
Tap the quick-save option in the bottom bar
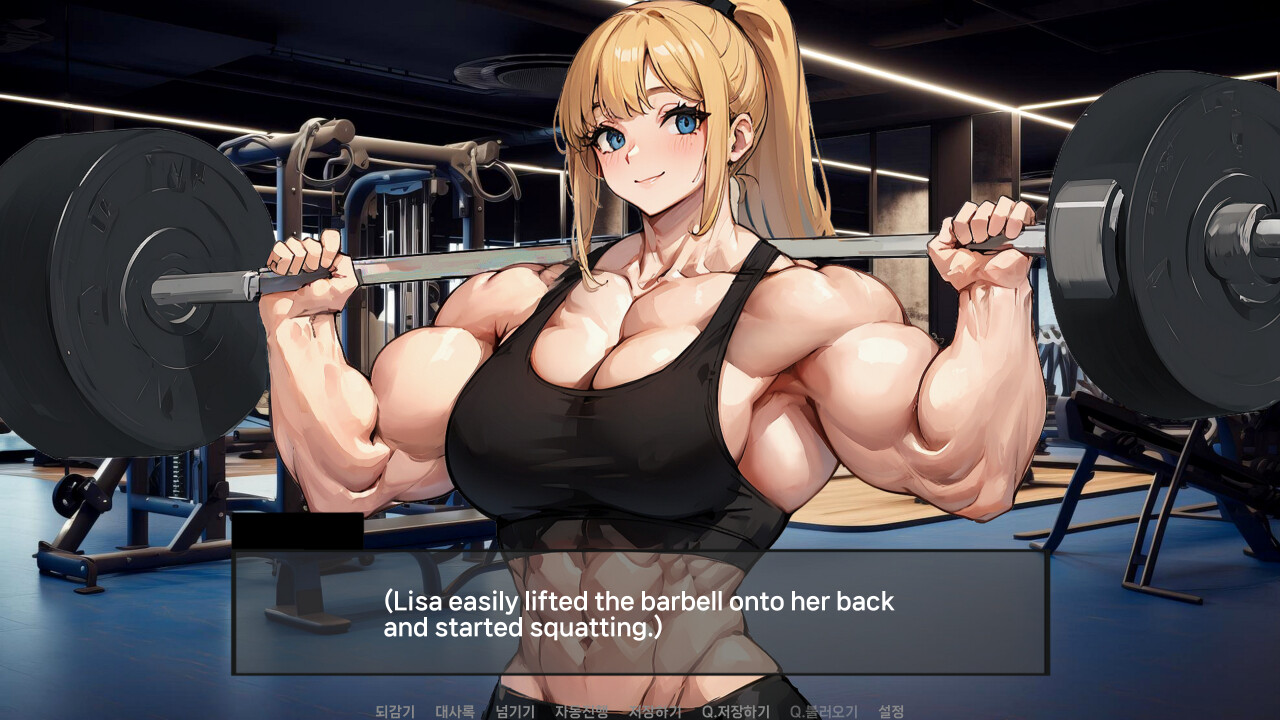pyautogui.click(x=739, y=713)
